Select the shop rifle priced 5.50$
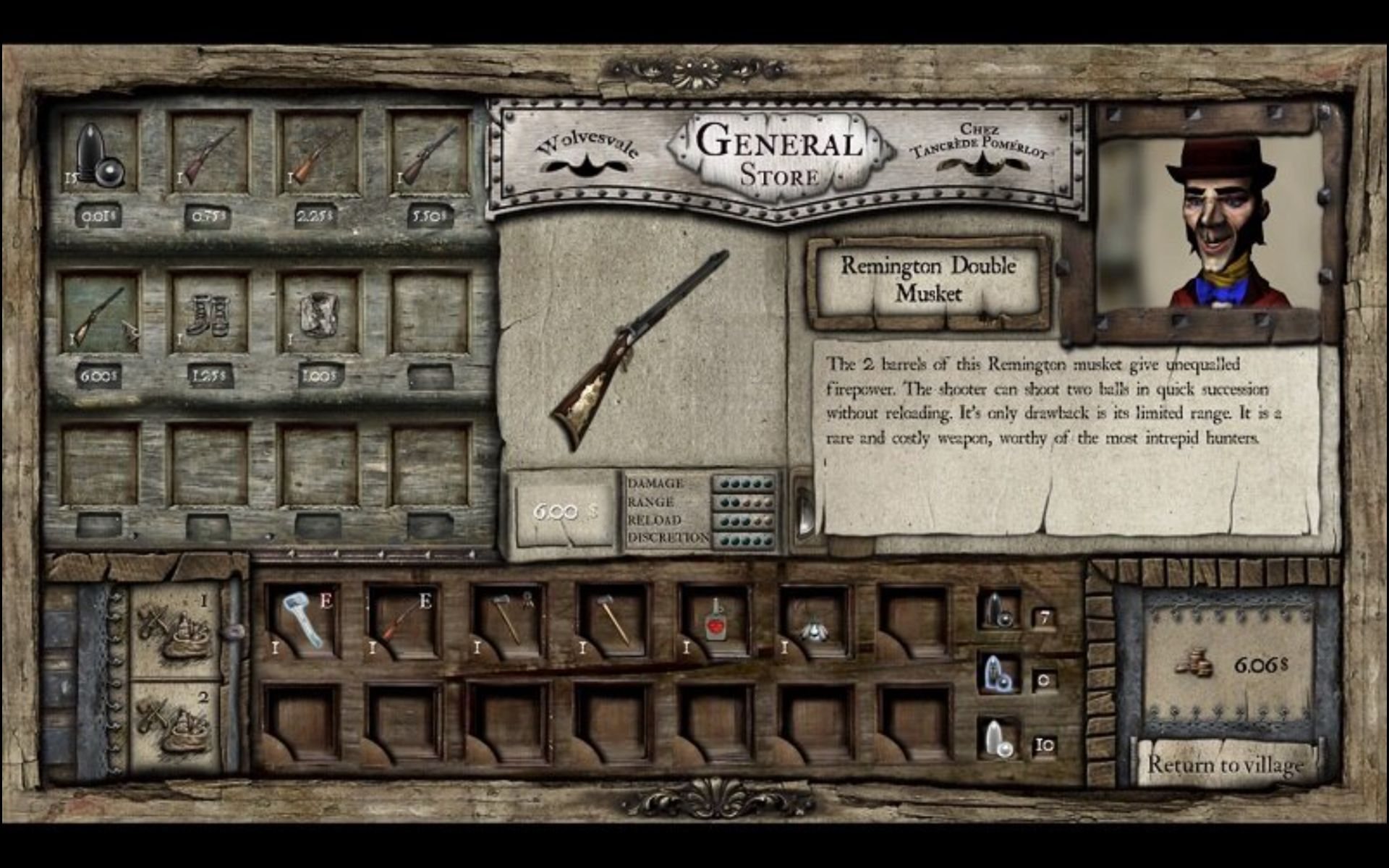1389x868 pixels. pyautogui.click(x=430, y=153)
